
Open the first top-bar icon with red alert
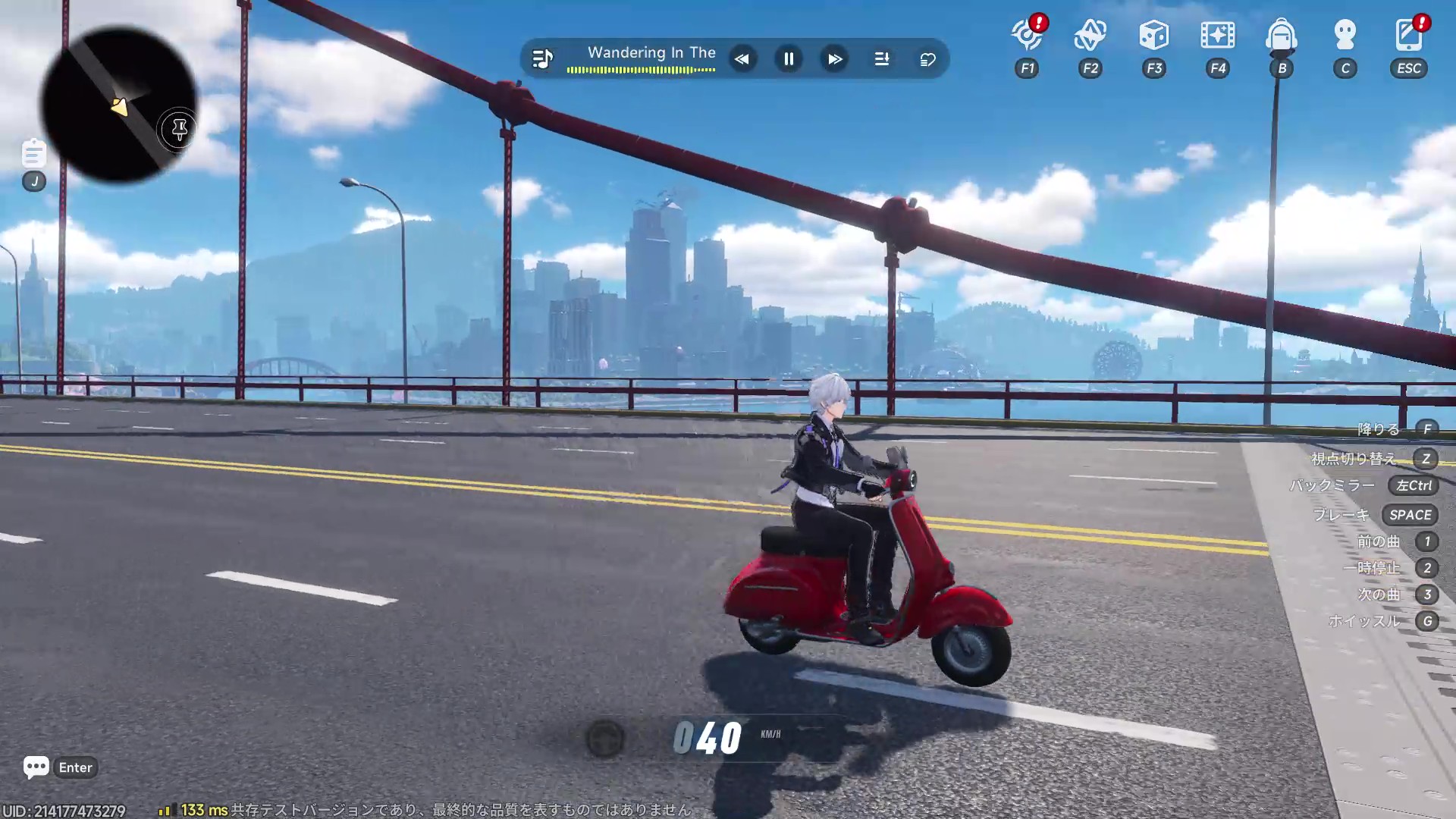tap(1027, 35)
